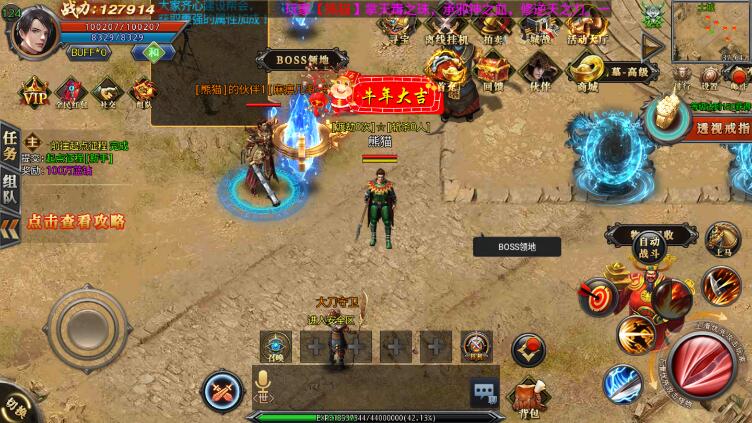Open the 背包 backpack

coord(530,396)
